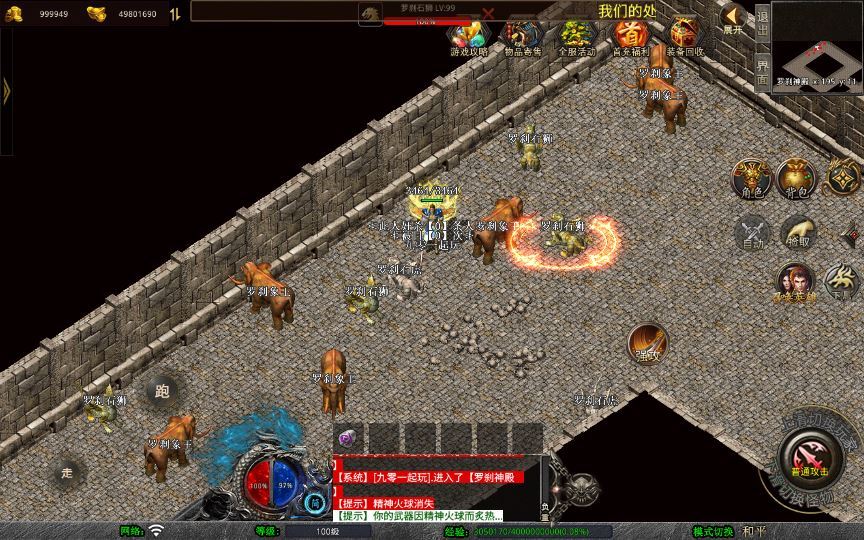Open the 装备回收 equipment recycling chest
This screenshot has height=540, width=864.
pyautogui.click(x=685, y=37)
